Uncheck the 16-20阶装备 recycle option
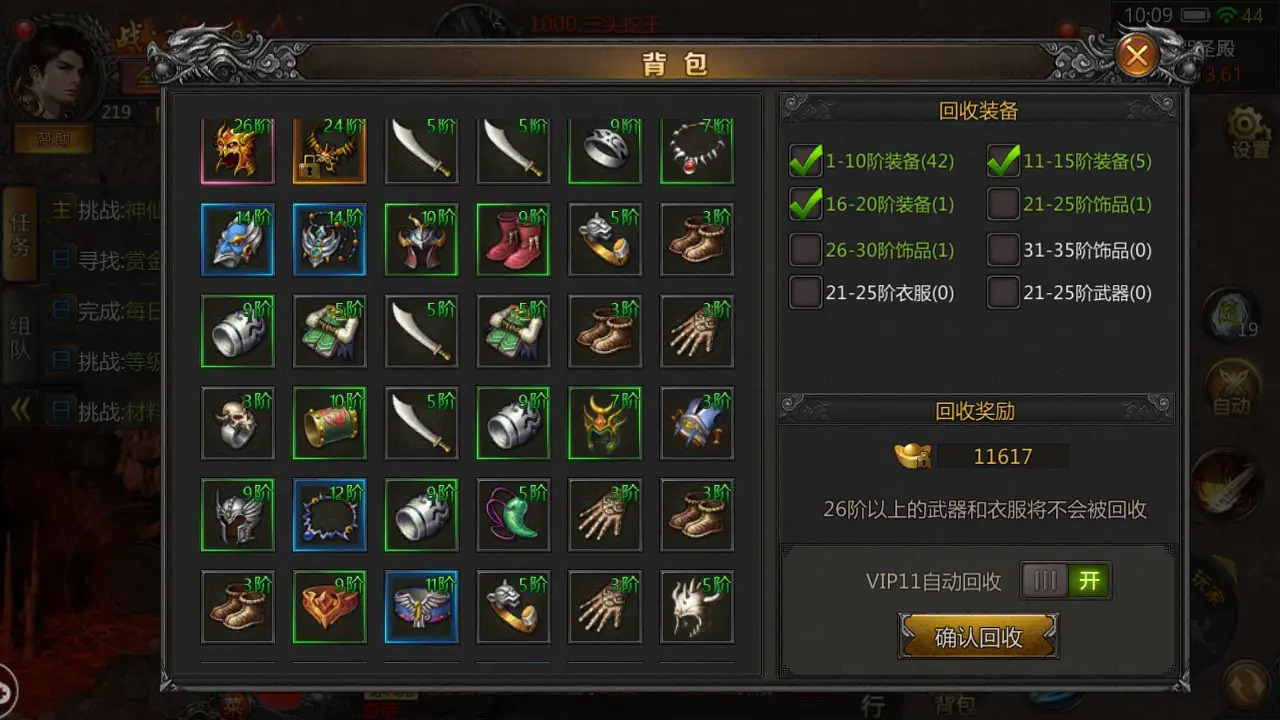This screenshot has width=1280, height=720. pos(806,204)
